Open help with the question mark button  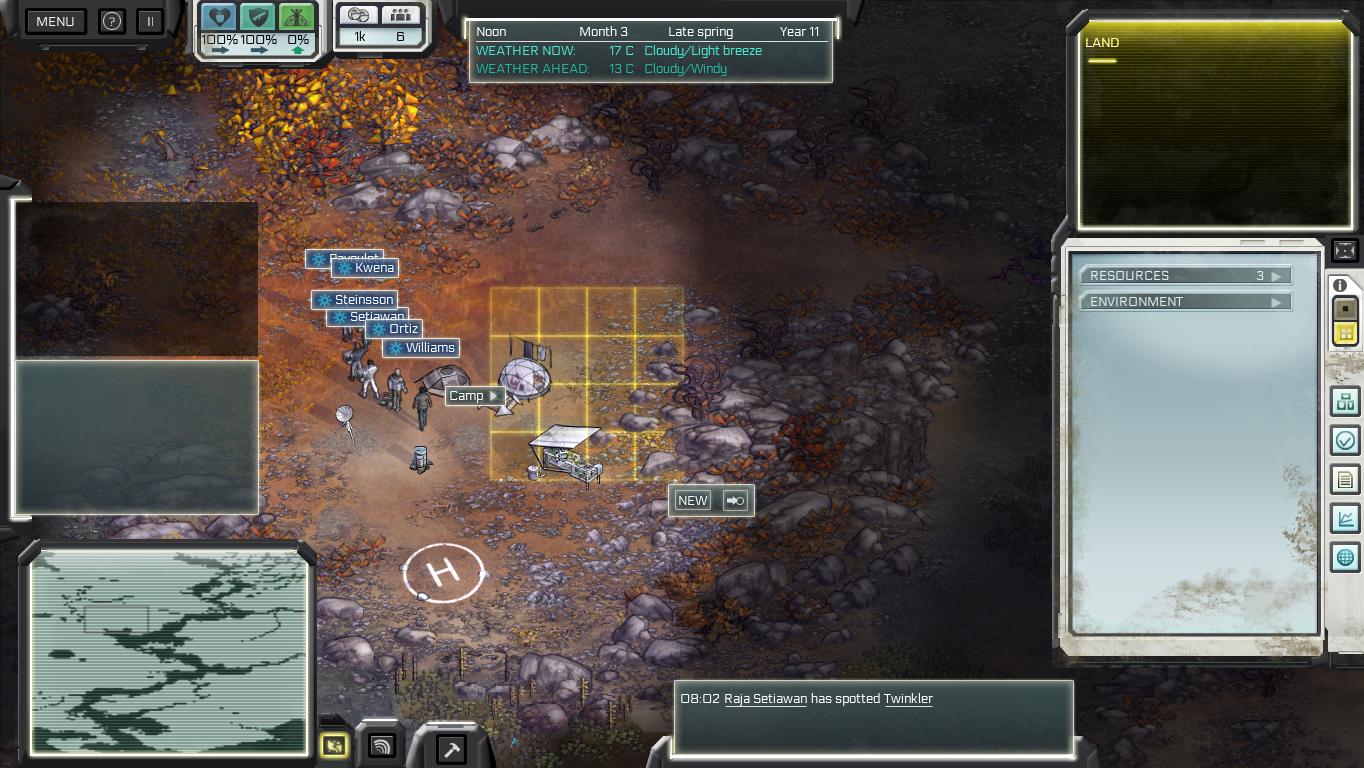click(x=112, y=21)
